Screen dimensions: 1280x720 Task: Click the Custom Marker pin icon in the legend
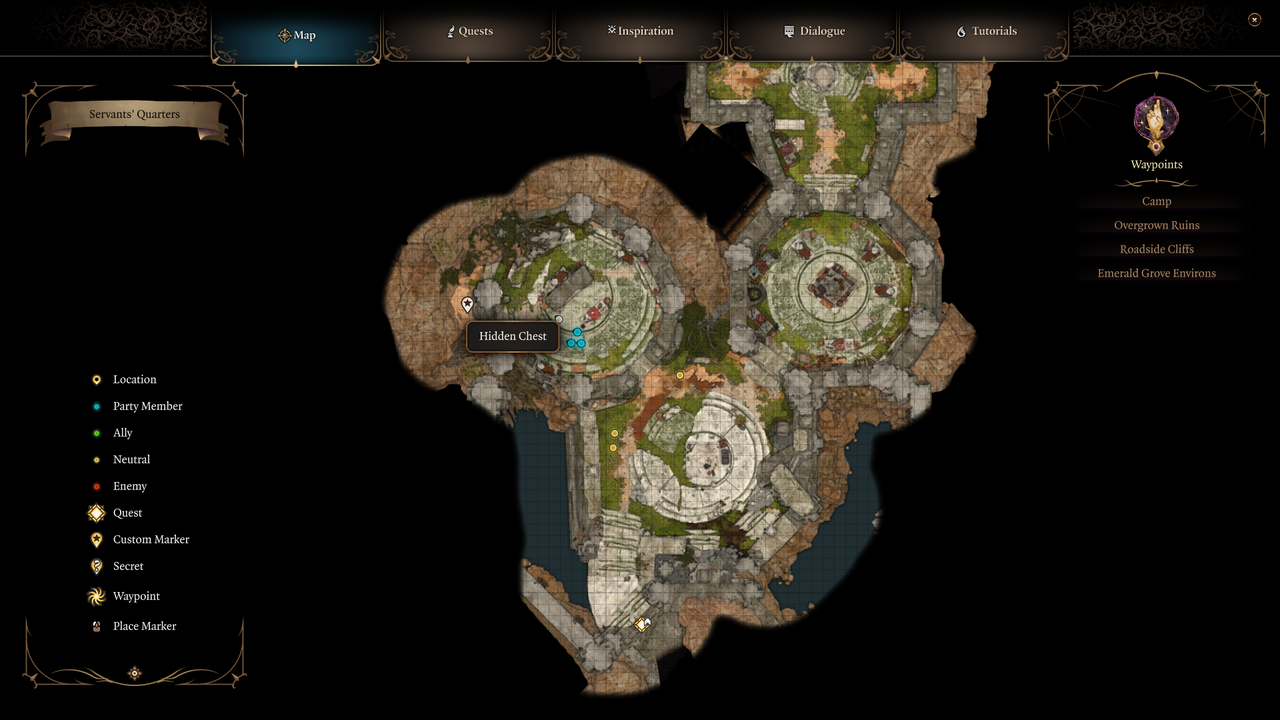pyautogui.click(x=96, y=539)
